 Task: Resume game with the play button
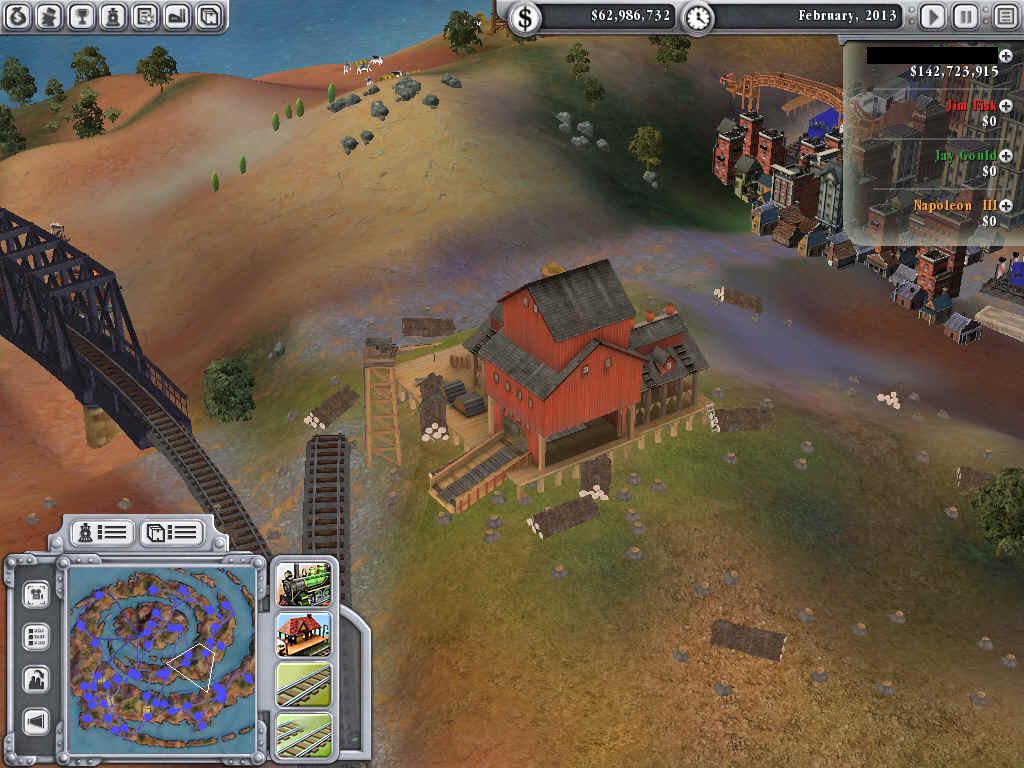point(932,17)
